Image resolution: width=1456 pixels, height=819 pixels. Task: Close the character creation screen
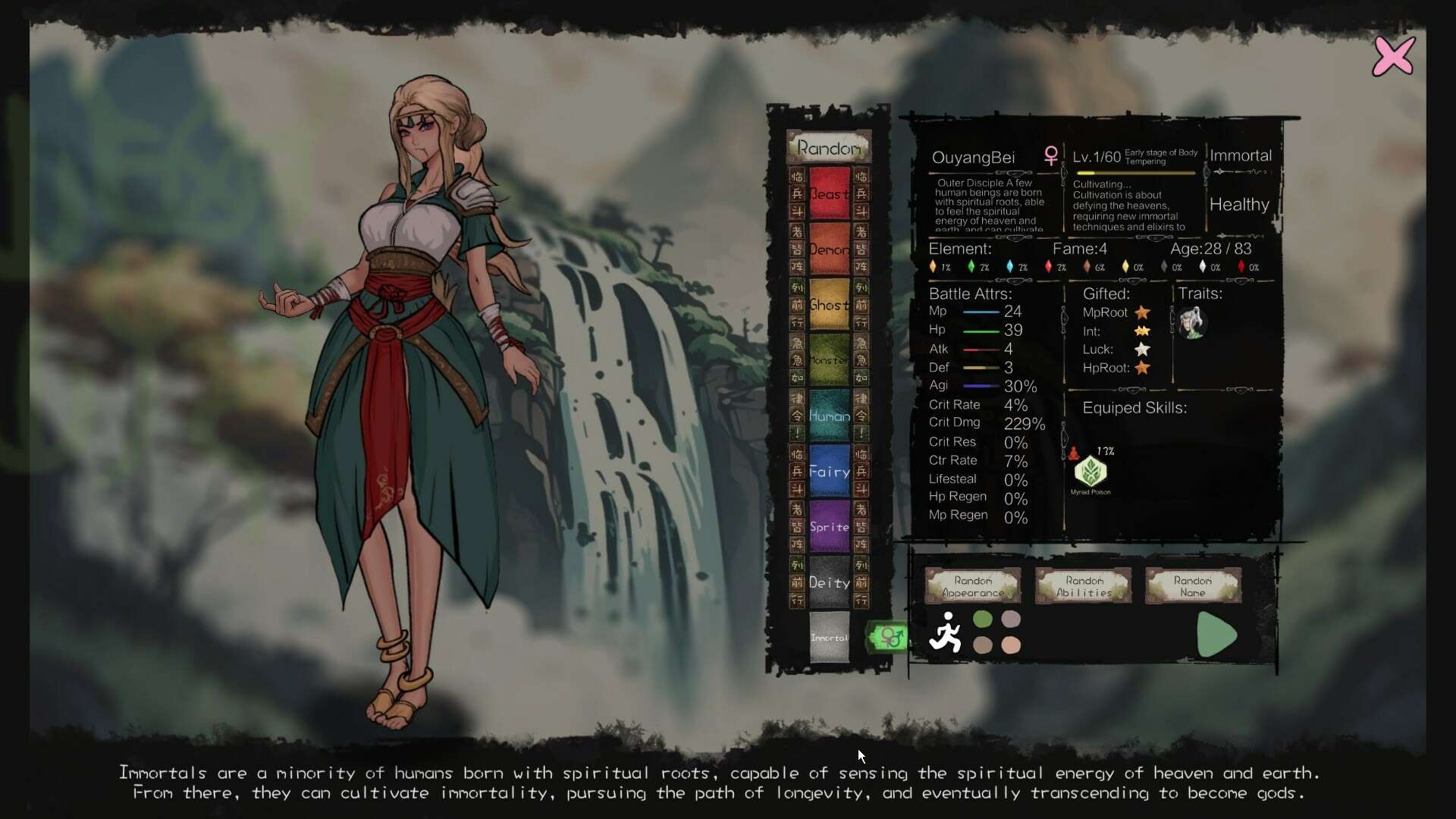(x=1393, y=56)
